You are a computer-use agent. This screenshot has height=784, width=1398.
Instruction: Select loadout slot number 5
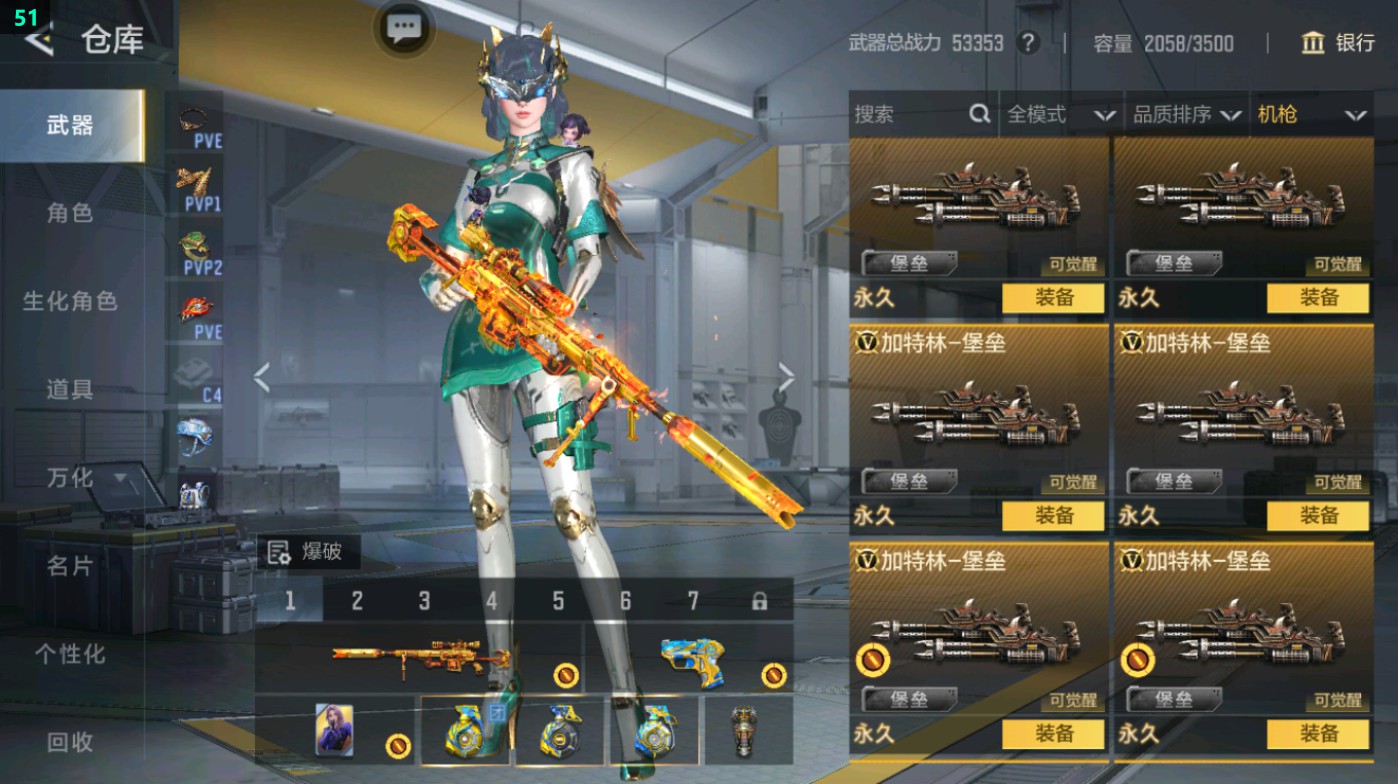coord(558,601)
